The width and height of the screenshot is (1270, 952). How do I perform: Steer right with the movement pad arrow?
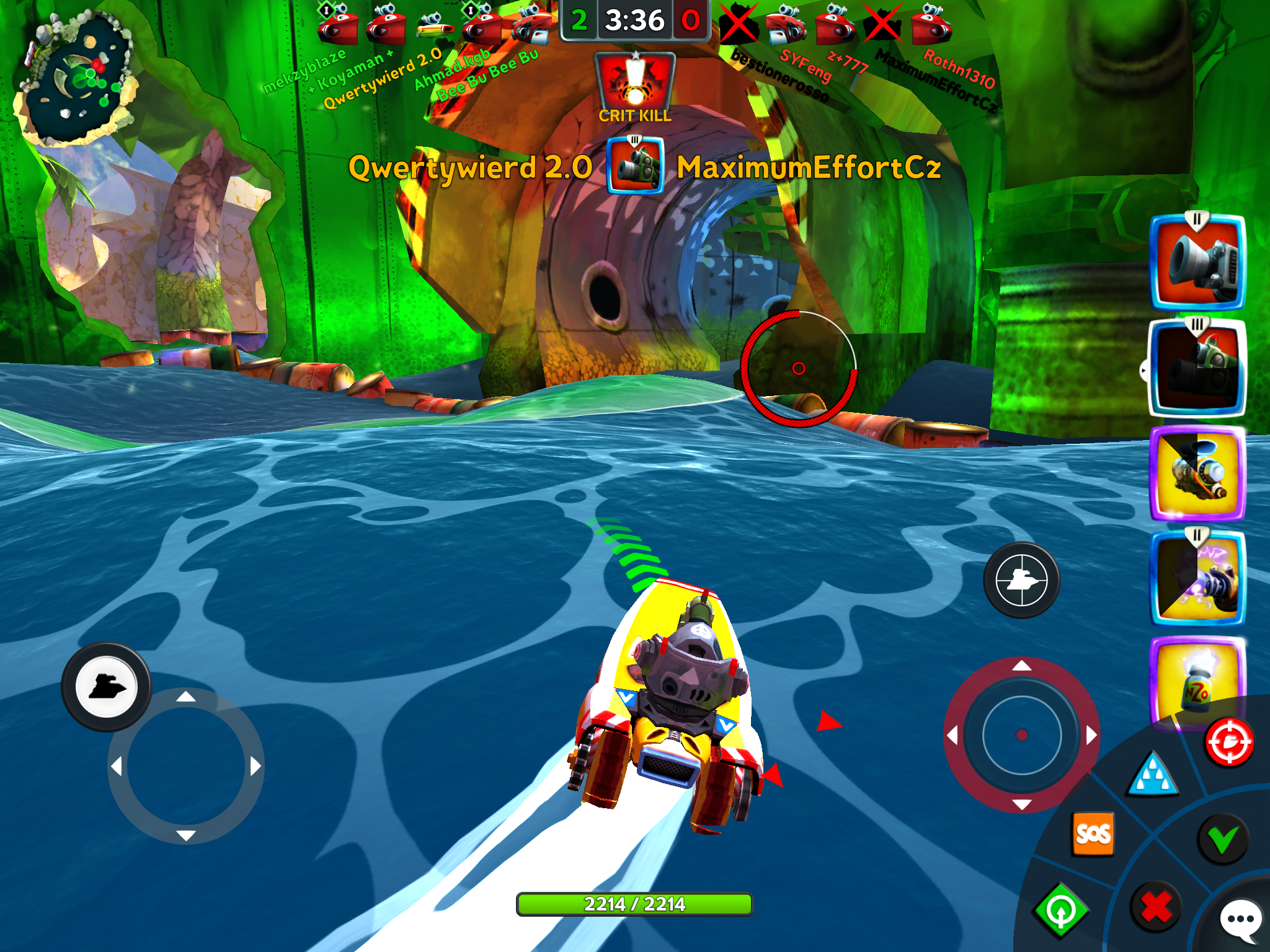coord(255,767)
